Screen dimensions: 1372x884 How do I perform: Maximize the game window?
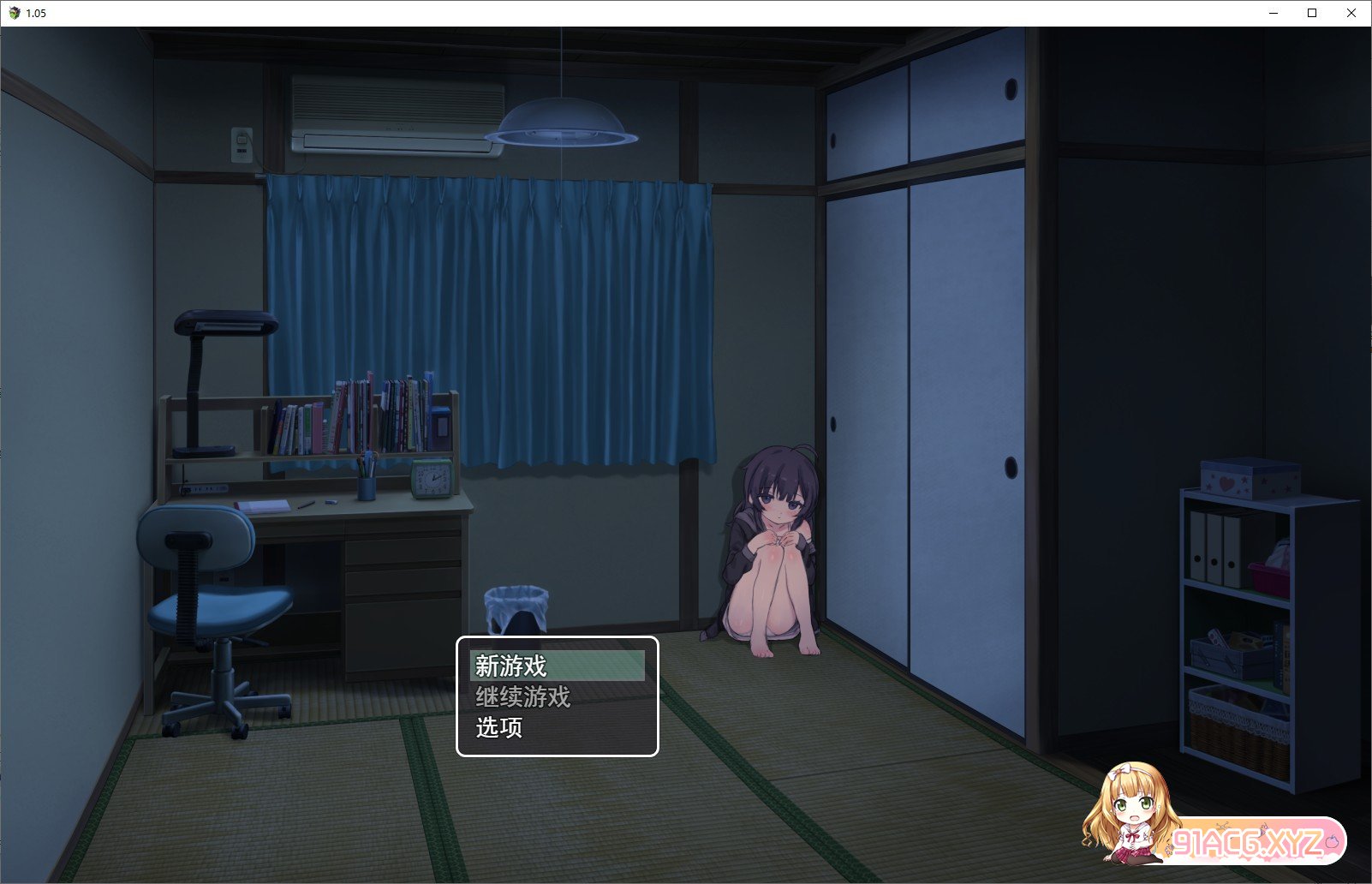click(1311, 13)
